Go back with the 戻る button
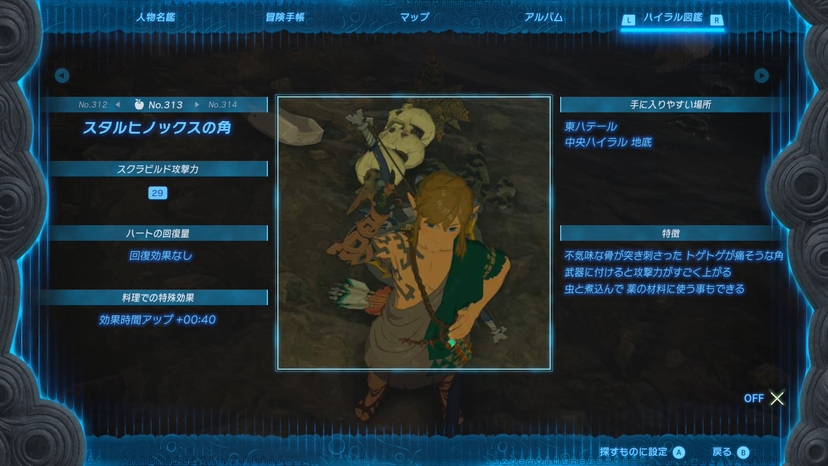This screenshot has height=466, width=828. (730, 452)
